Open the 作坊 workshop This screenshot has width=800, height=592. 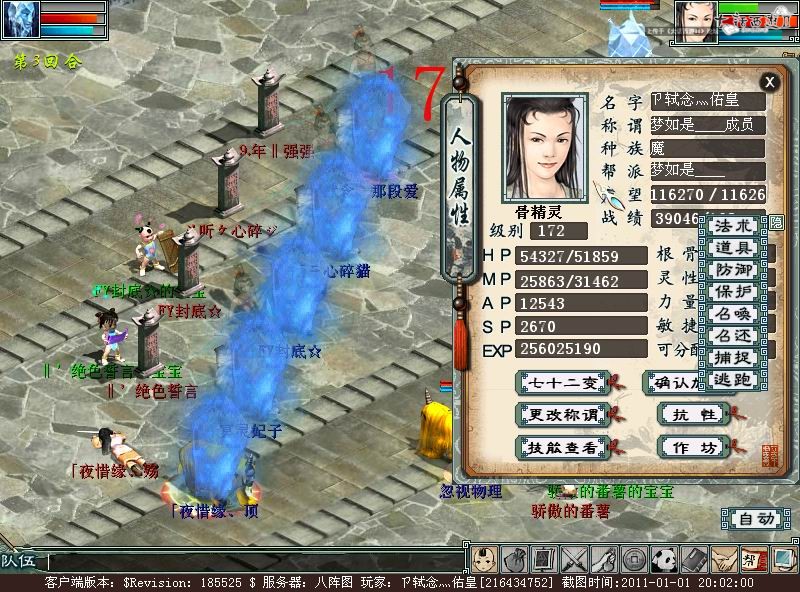click(x=694, y=447)
